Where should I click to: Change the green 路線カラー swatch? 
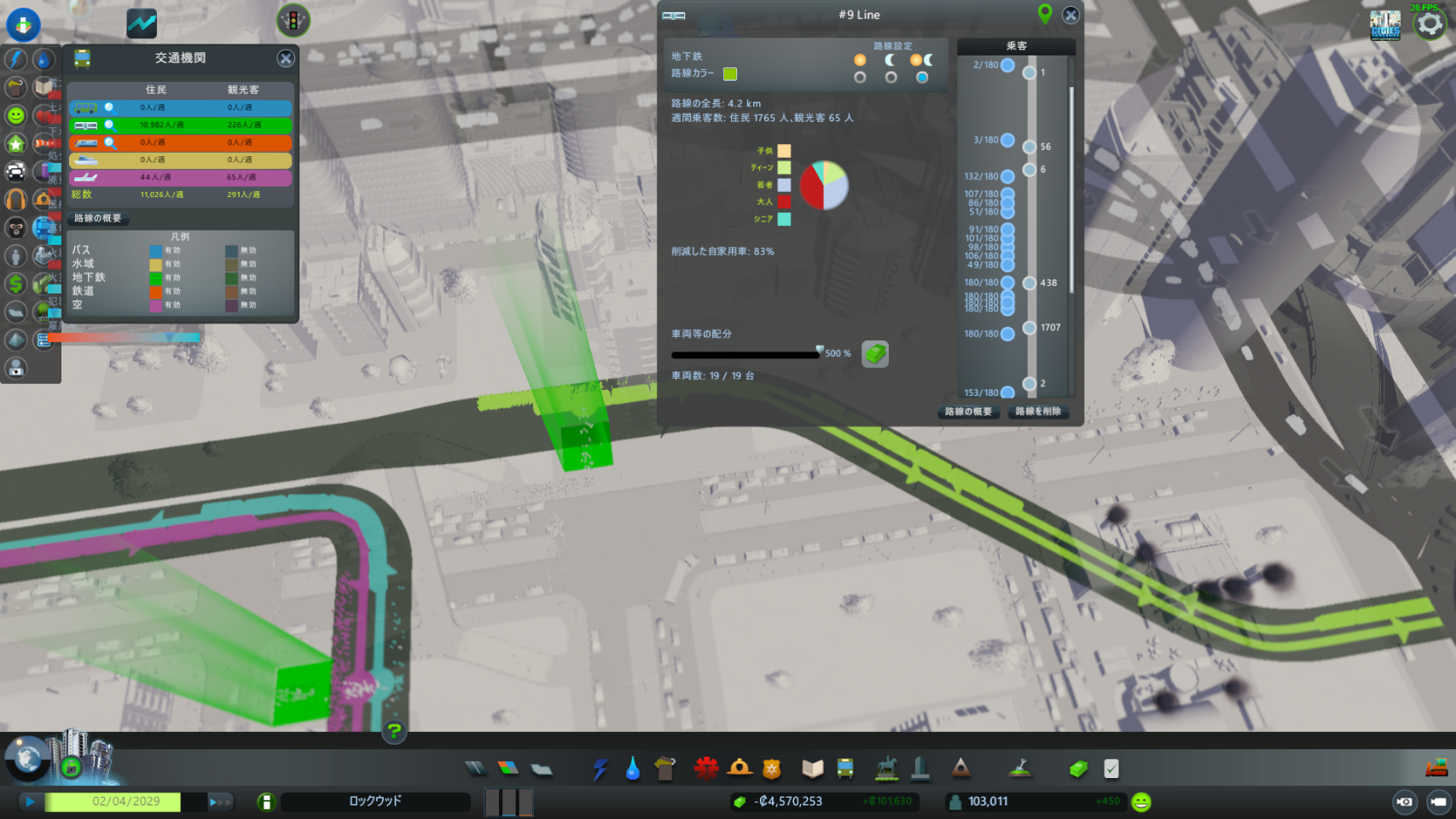(730, 74)
